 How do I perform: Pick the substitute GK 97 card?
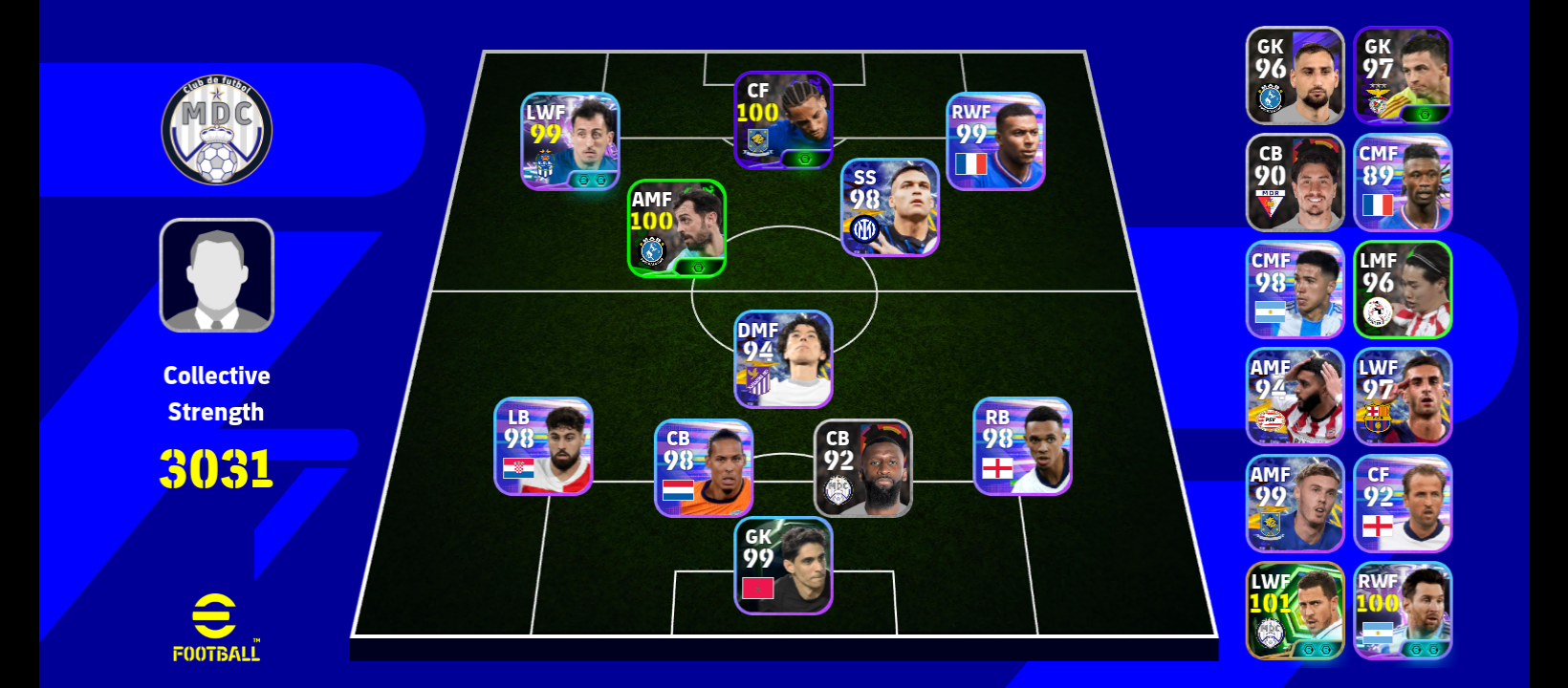click(x=1403, y=75)
